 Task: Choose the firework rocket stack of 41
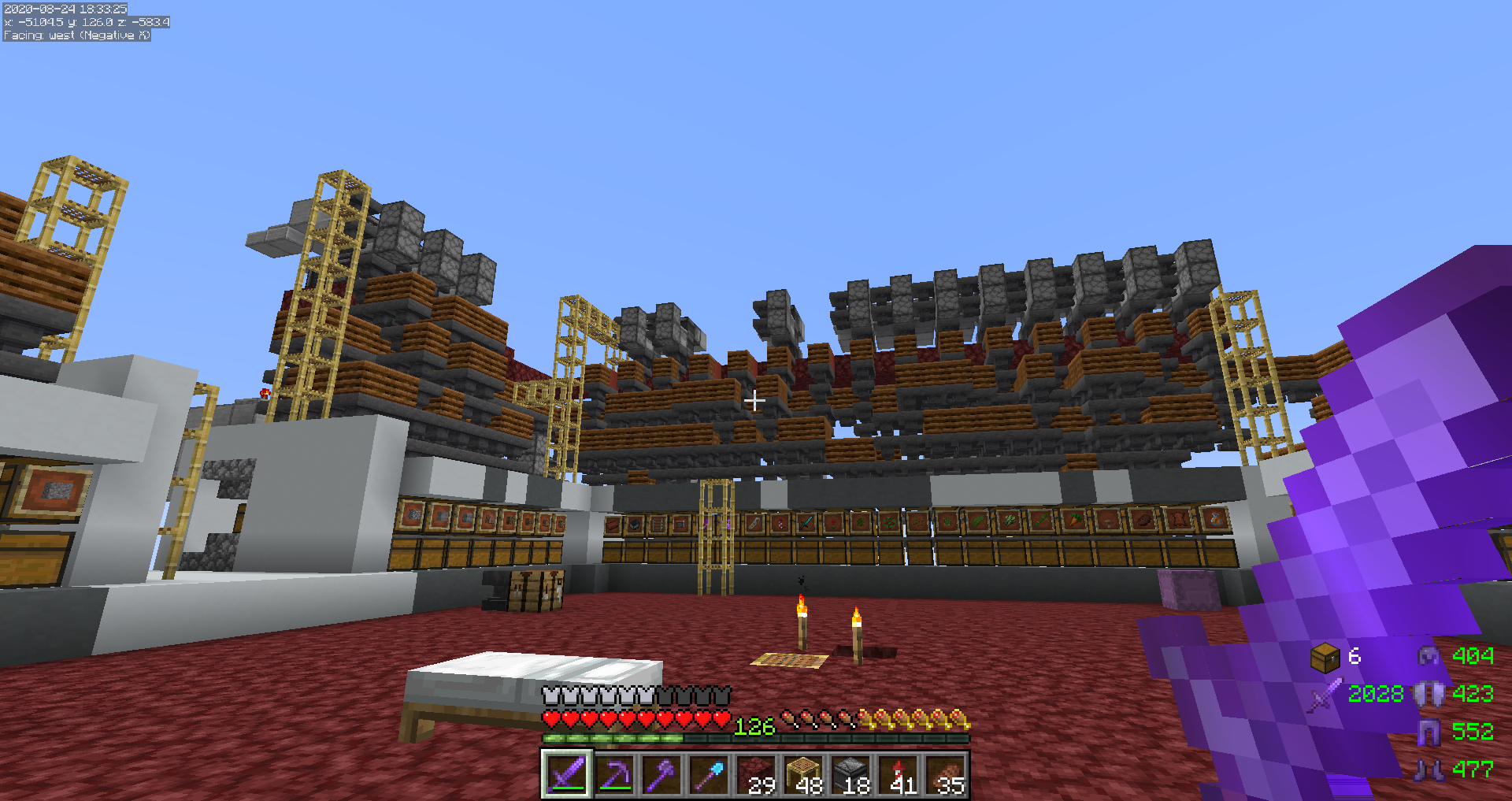click(x=898, y=774)
